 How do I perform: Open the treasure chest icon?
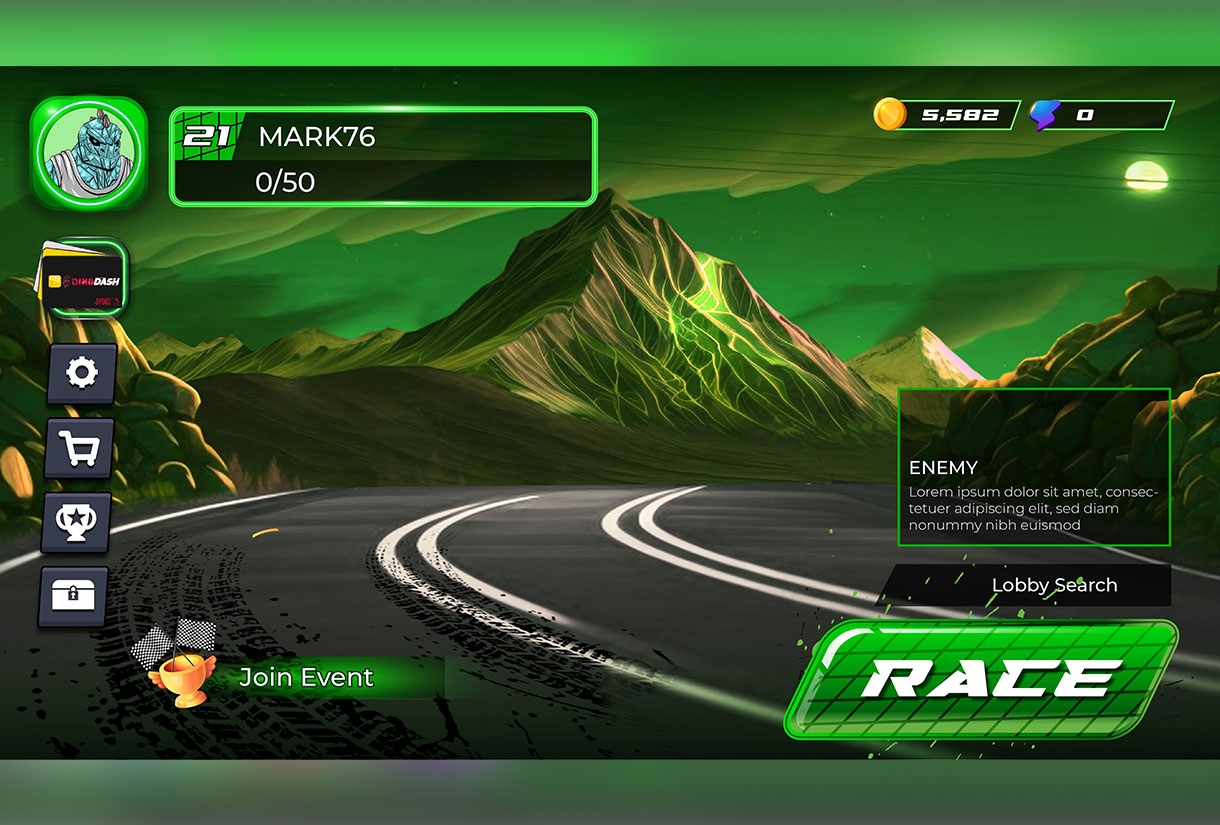(x=73, y=596)
